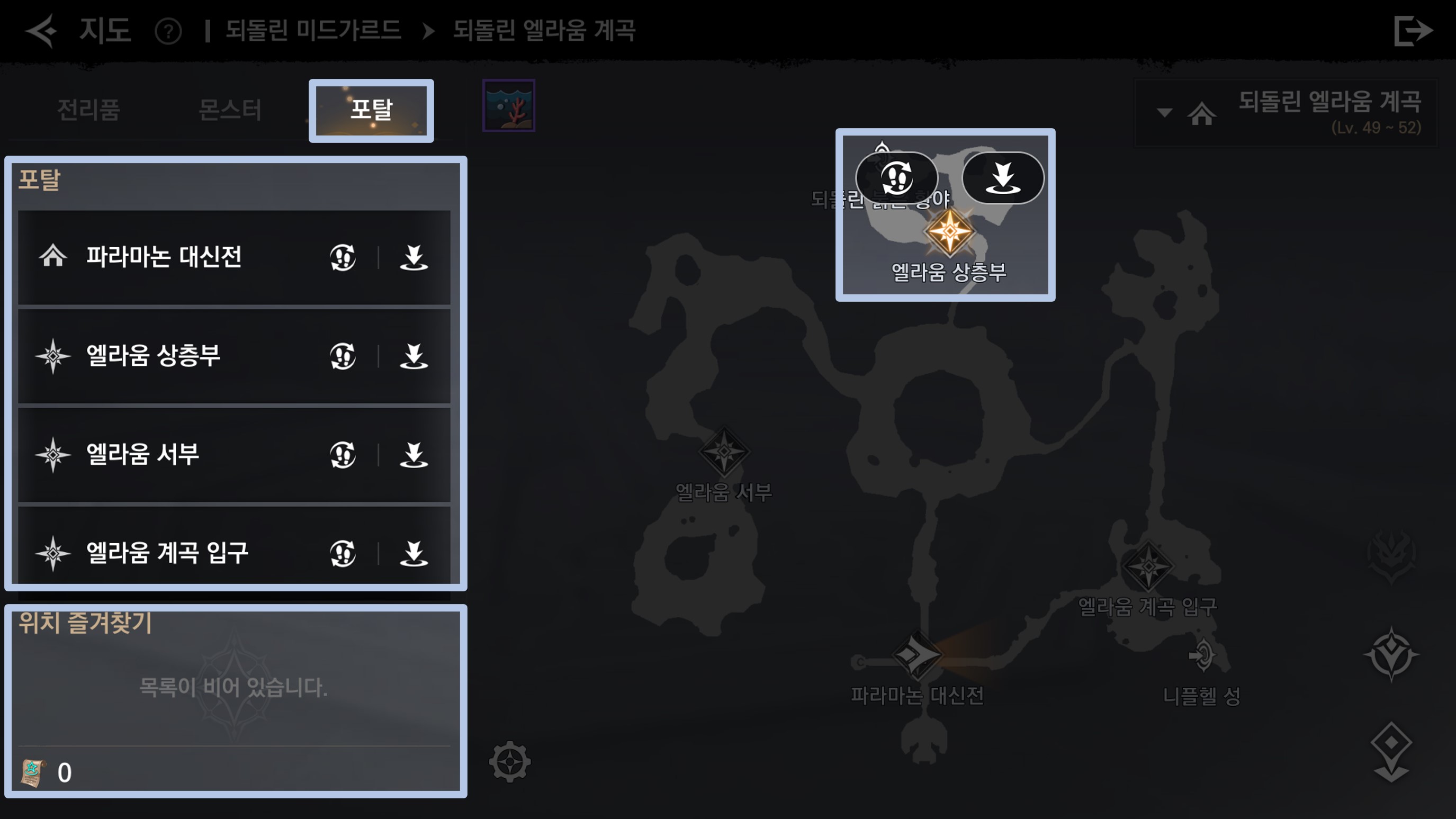This screenshot has height=819, width=1456.
Task: Teleport to 엘라움 계곡 입구 from the list
Action: [414, 553]
